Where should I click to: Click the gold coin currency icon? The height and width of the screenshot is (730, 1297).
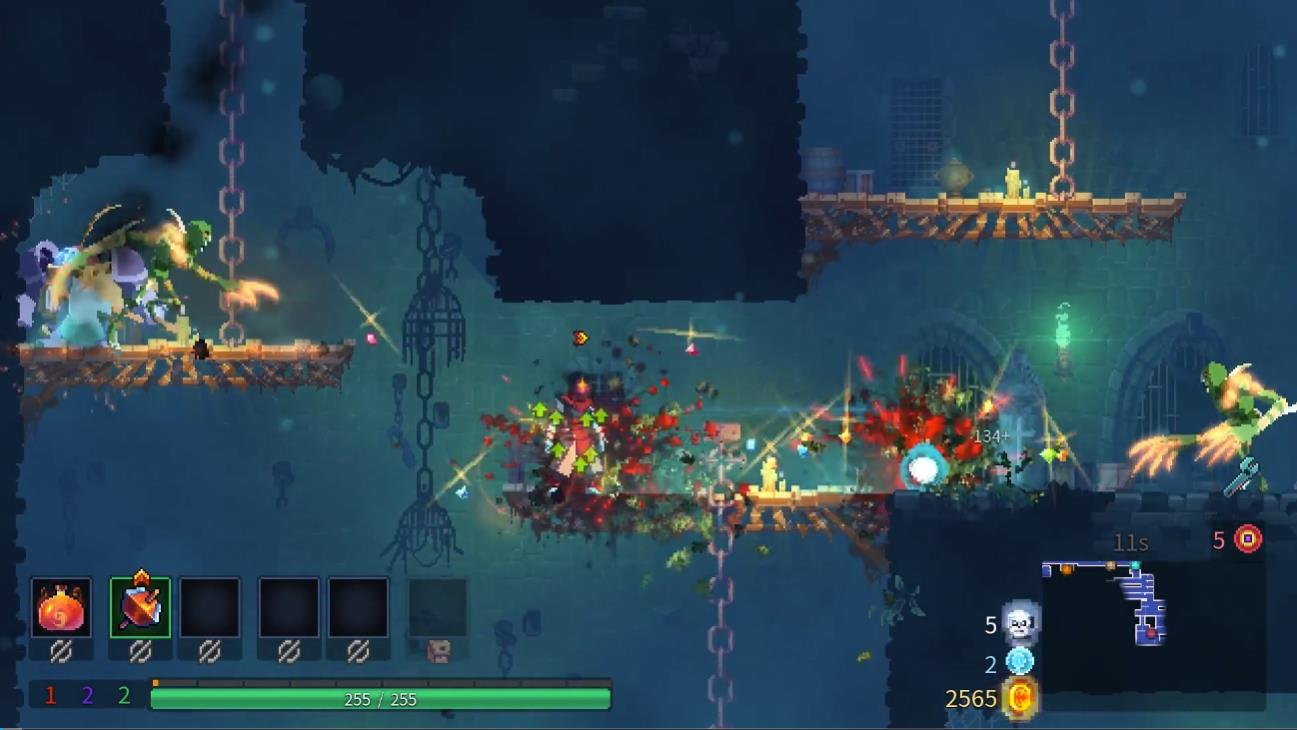(1020, 697)
